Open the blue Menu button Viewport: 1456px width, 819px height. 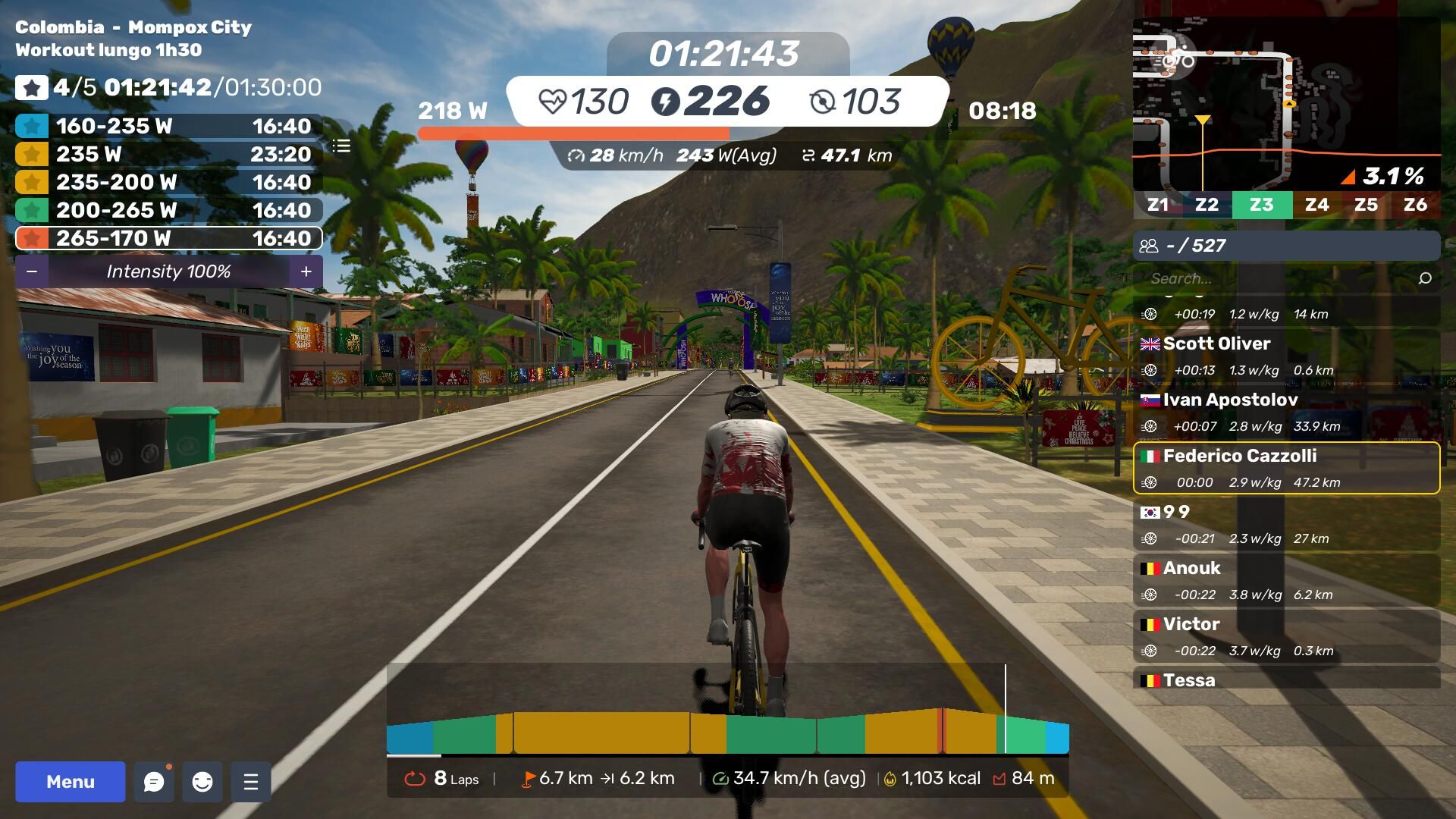[x=70, y=781]
